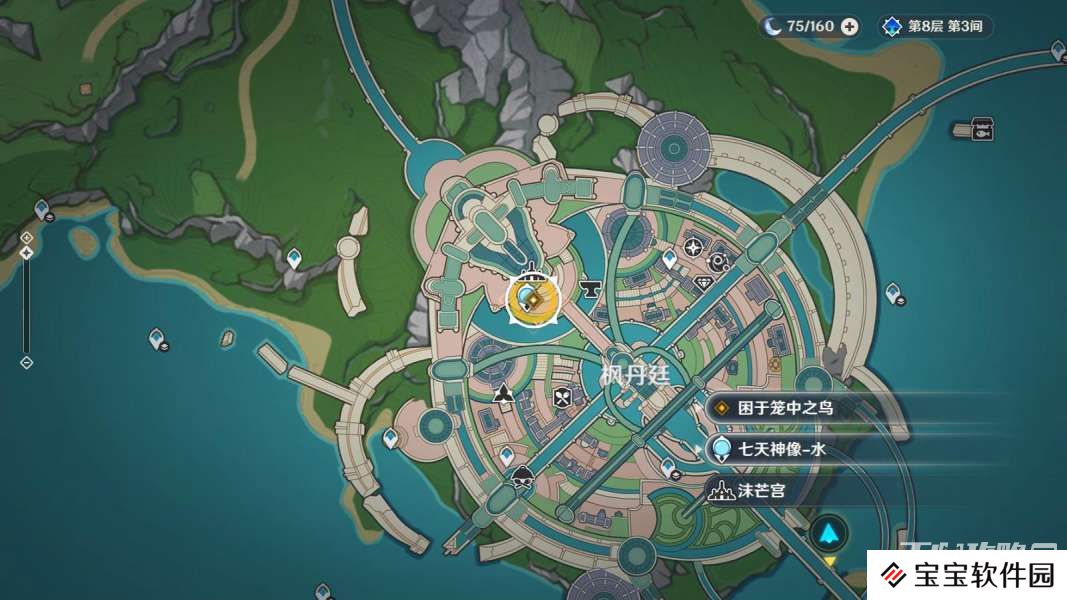
Task: Add resin with the plus button
Action: (849, 27)
